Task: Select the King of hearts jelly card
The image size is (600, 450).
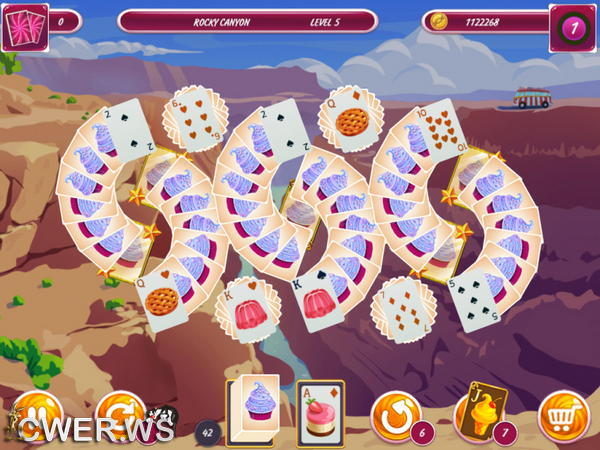Action: pyautogui.click(x=242, y=308)
